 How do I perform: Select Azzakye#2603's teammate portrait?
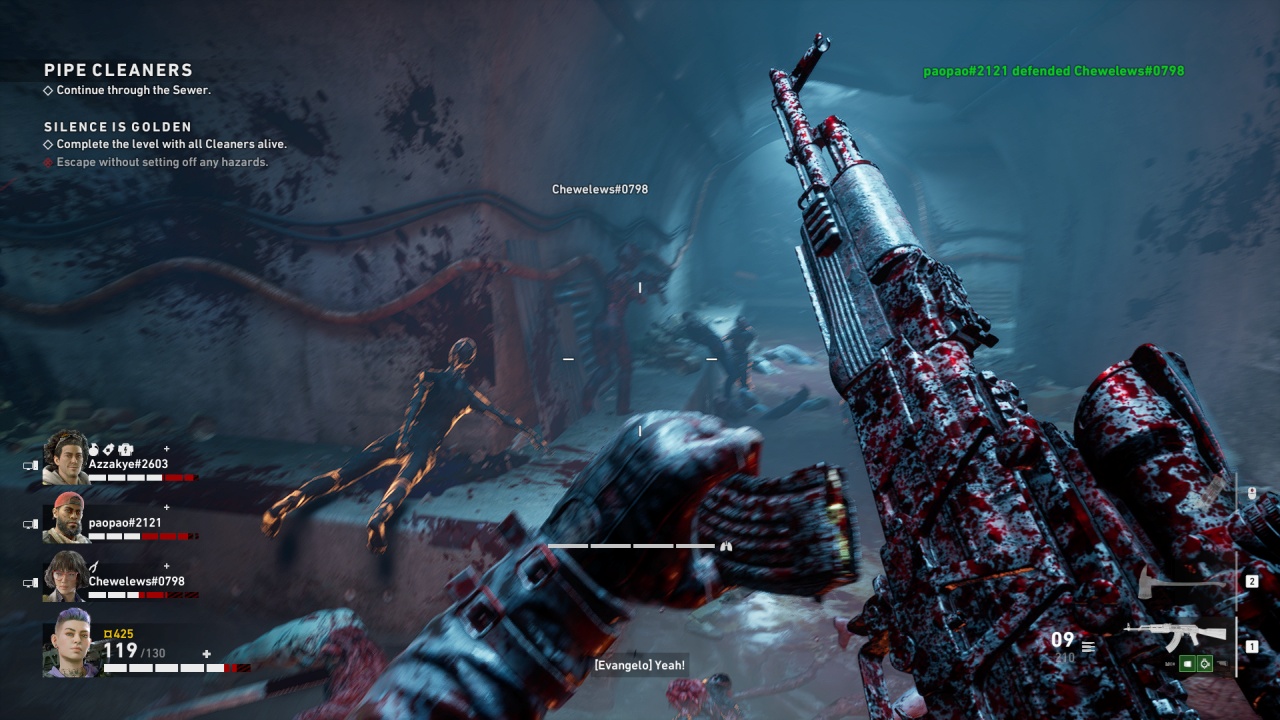[66, 458]
